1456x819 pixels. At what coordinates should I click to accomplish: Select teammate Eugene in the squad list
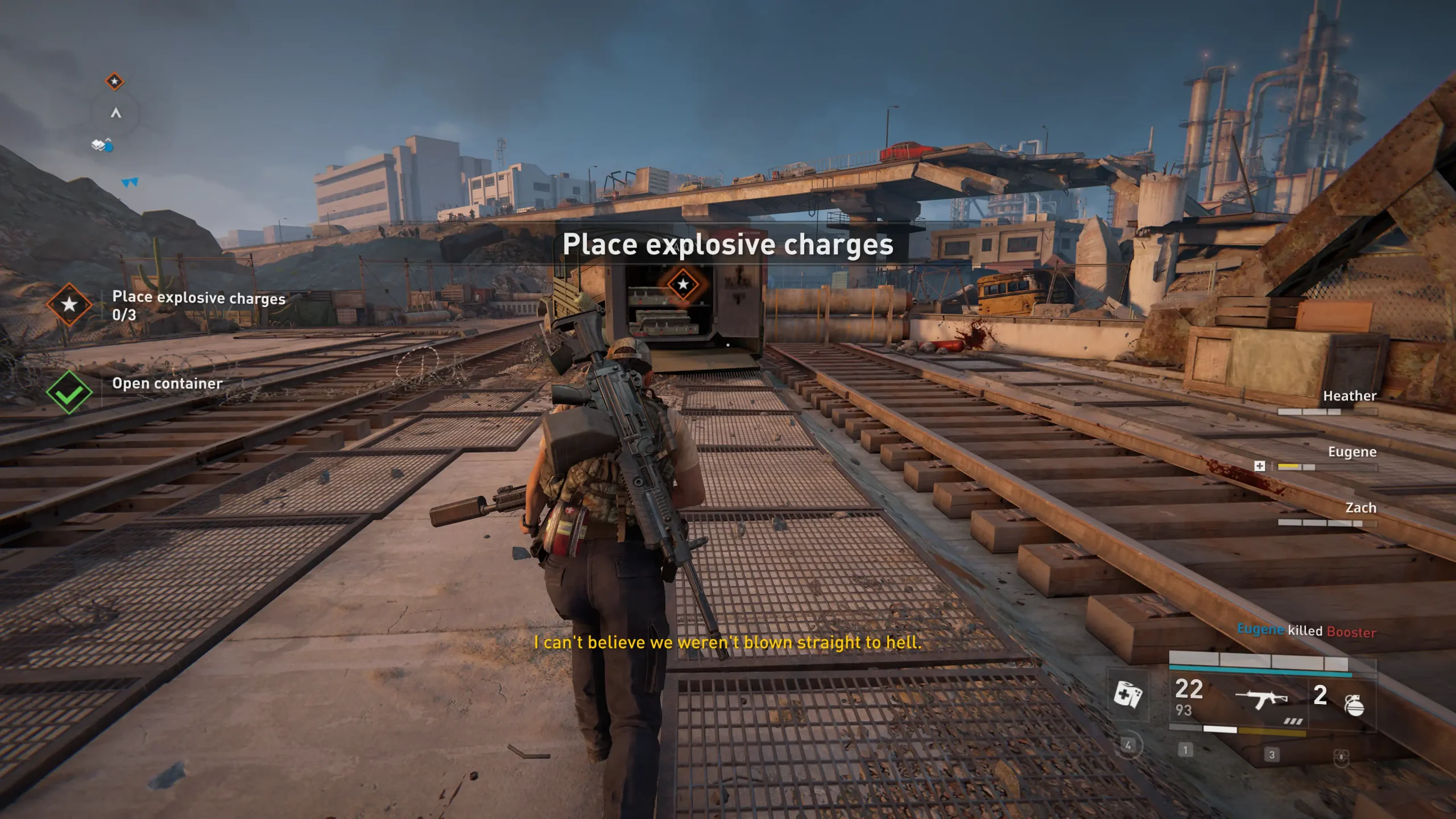1352,452
